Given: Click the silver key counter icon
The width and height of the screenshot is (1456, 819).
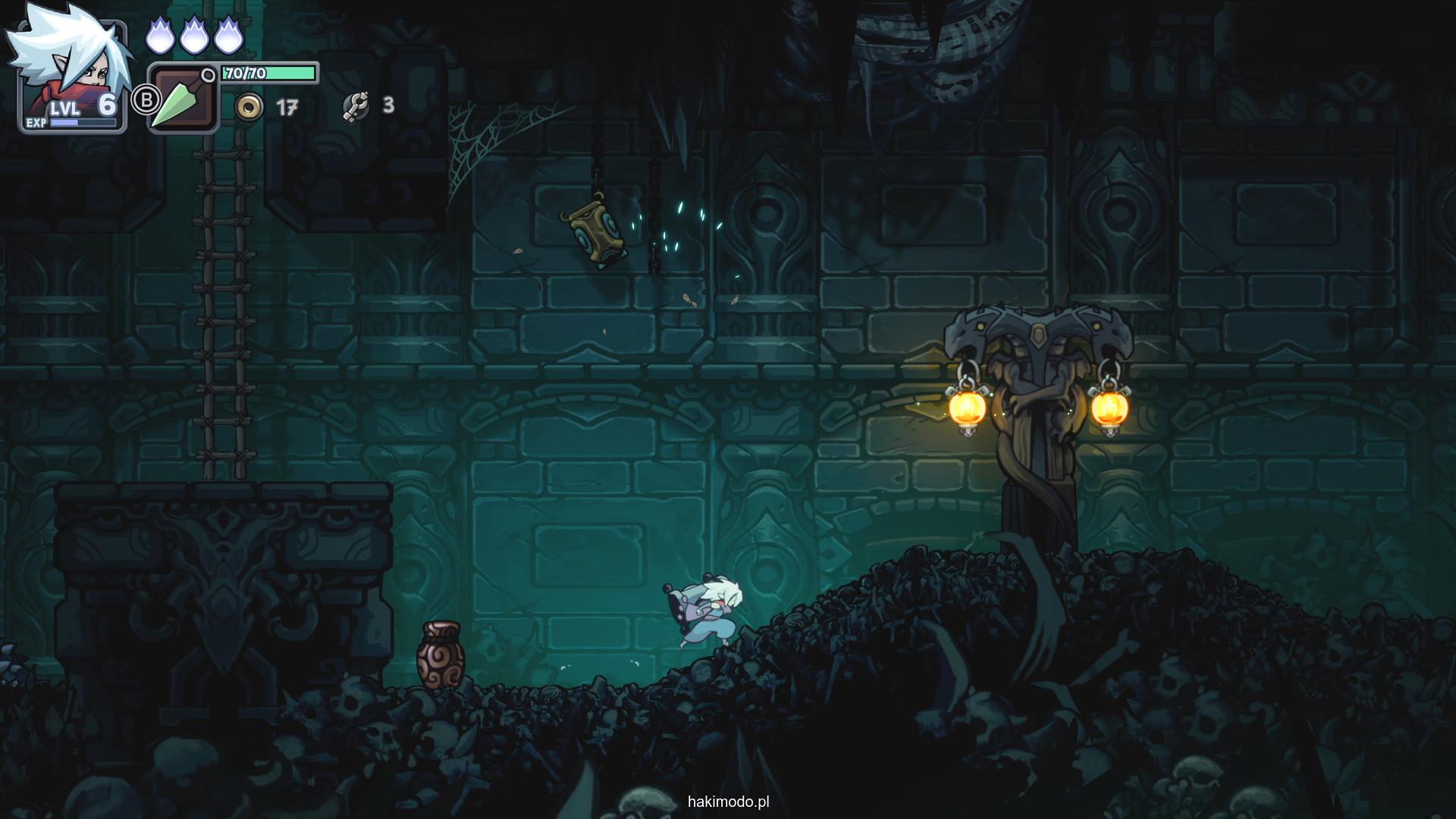Looking at the screenshot, I should (x=356, y=106).
